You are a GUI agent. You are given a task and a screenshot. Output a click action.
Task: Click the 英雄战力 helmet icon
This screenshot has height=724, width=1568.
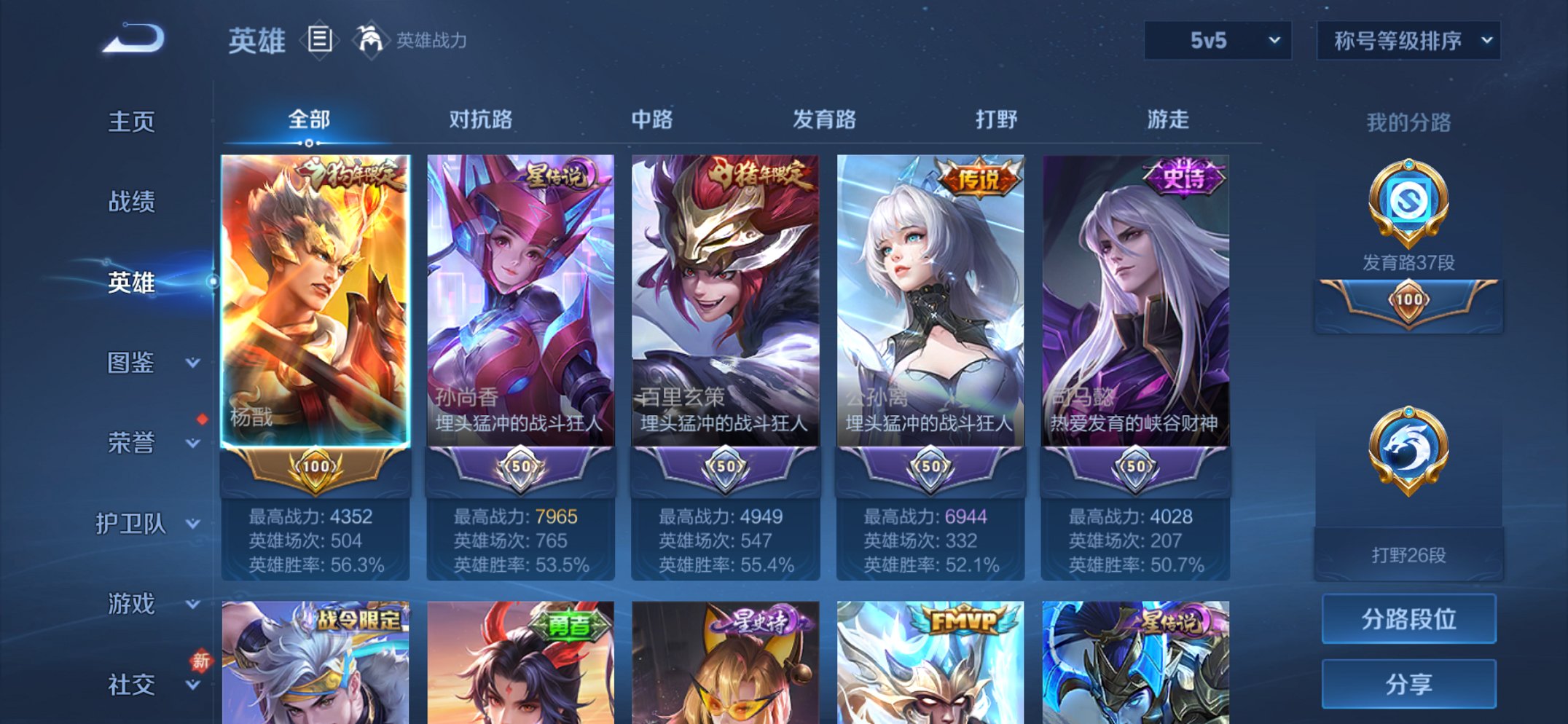pyautogui.click(x=370, y=40)
